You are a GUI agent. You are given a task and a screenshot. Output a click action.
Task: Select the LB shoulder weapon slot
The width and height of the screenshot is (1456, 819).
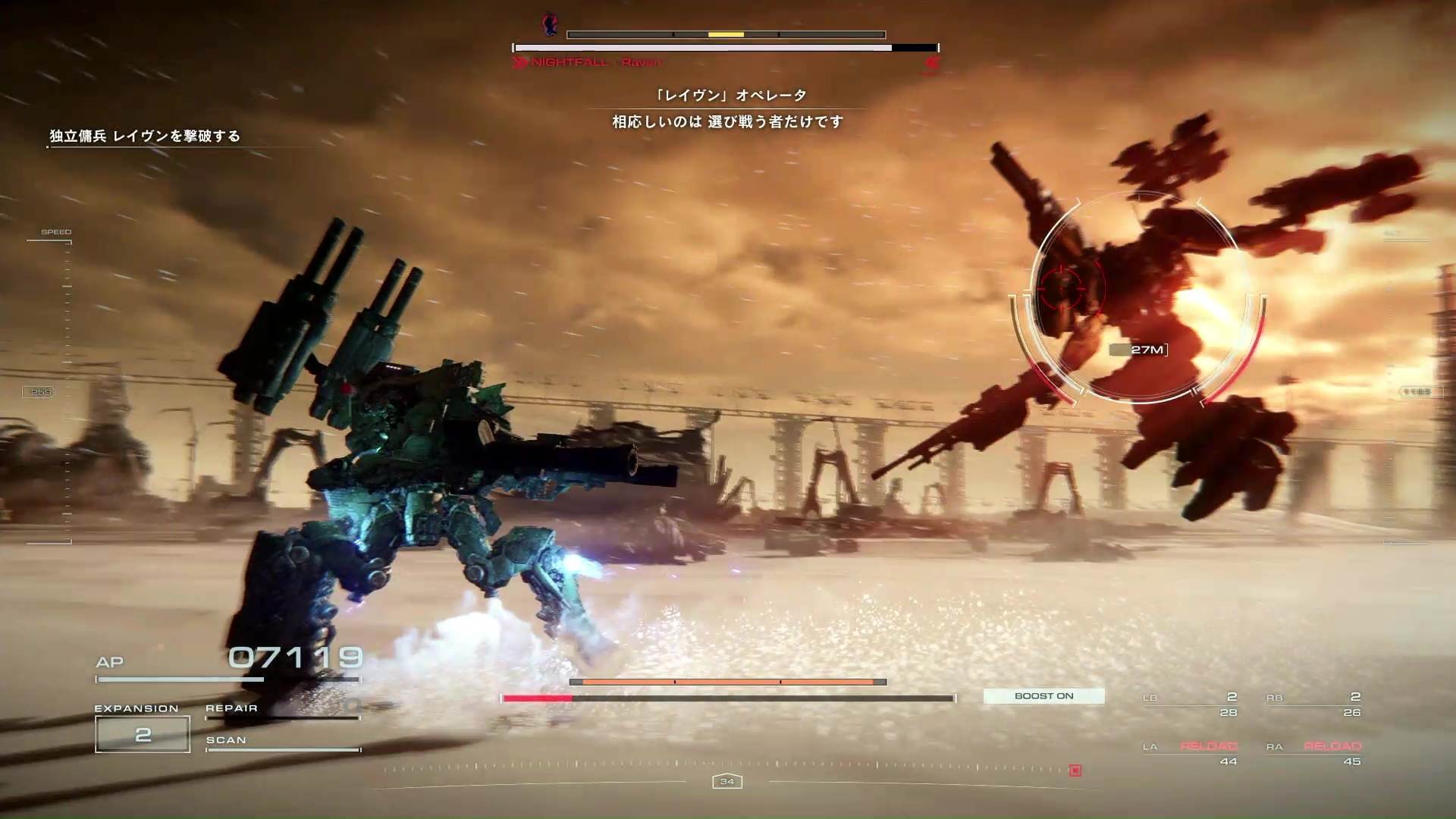point(1191,704)
